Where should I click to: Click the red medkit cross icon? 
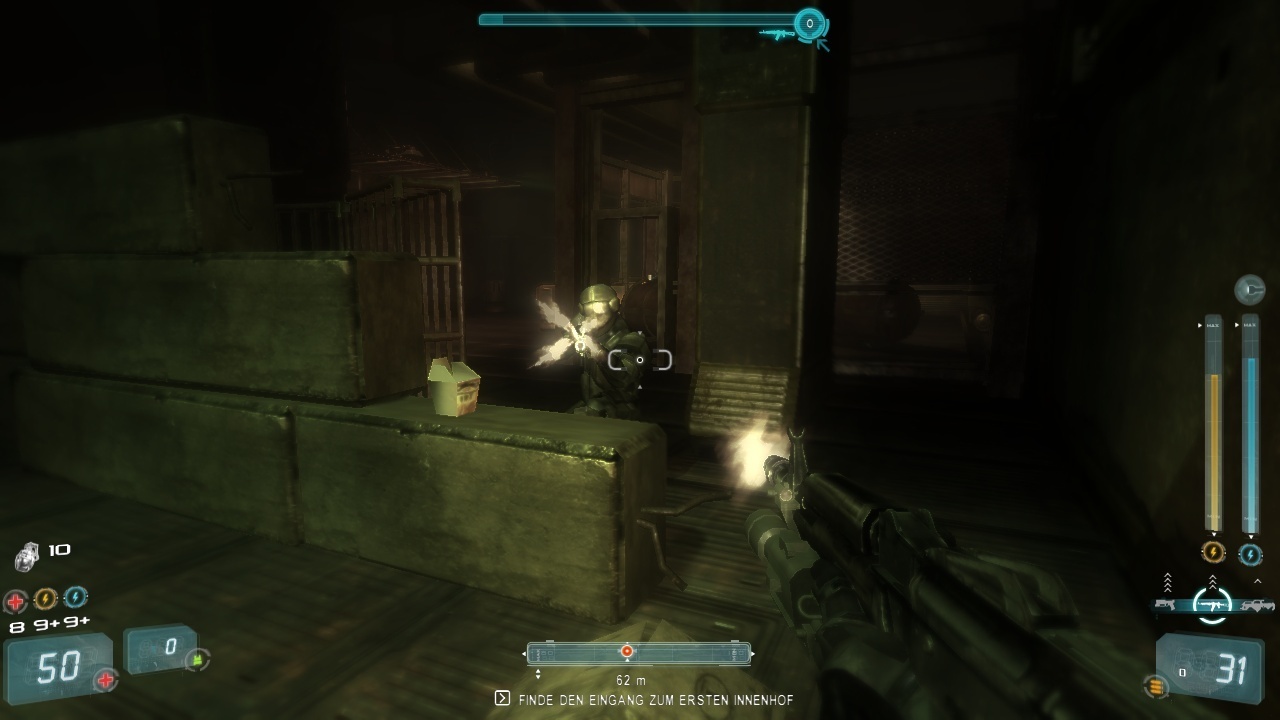(x=14, y=600)
